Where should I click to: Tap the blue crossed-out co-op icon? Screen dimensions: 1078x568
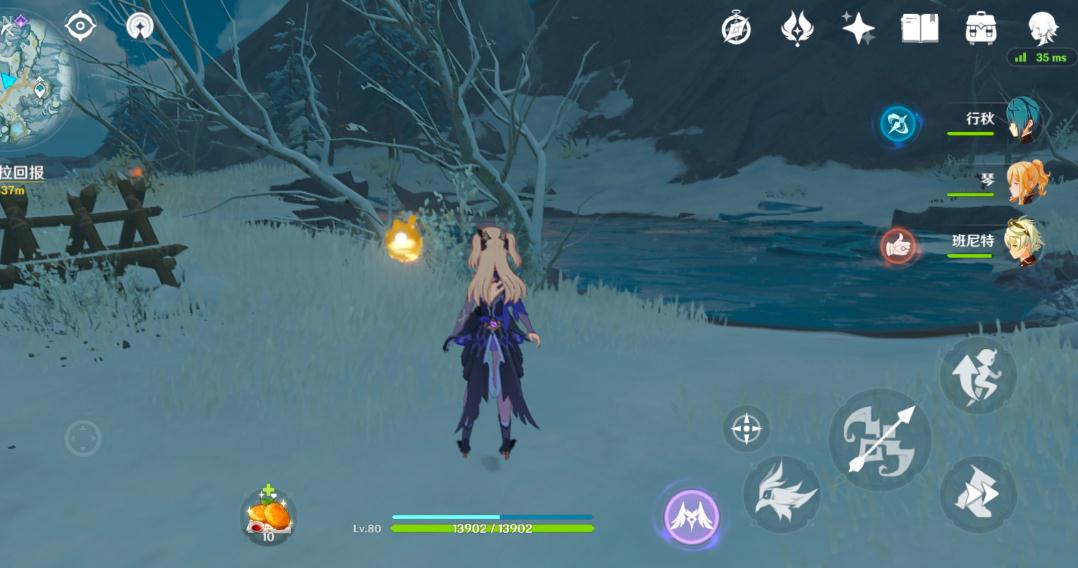point(900,125)
